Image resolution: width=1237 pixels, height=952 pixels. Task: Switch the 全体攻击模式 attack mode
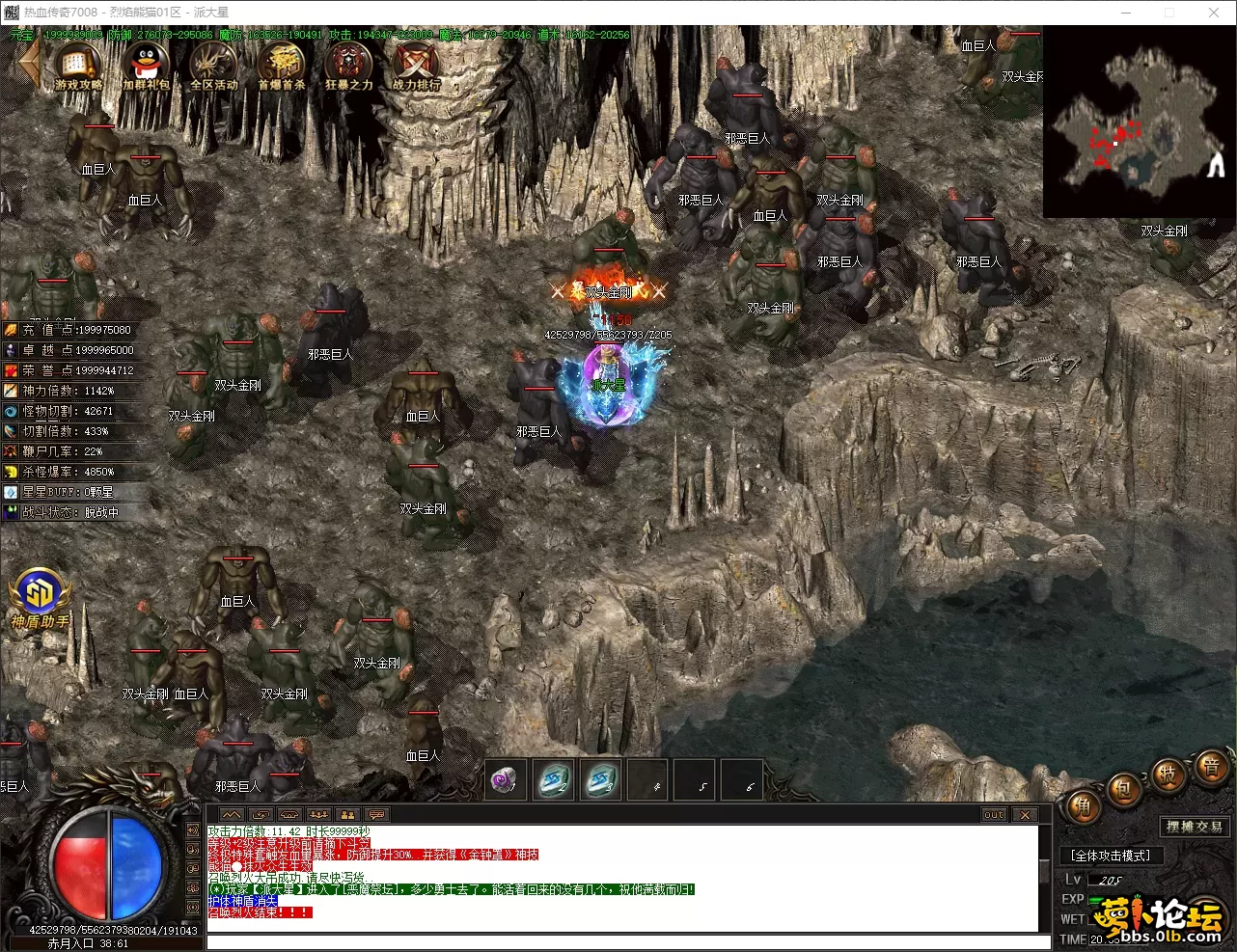pyautogui.click(x=1111, y=856)
